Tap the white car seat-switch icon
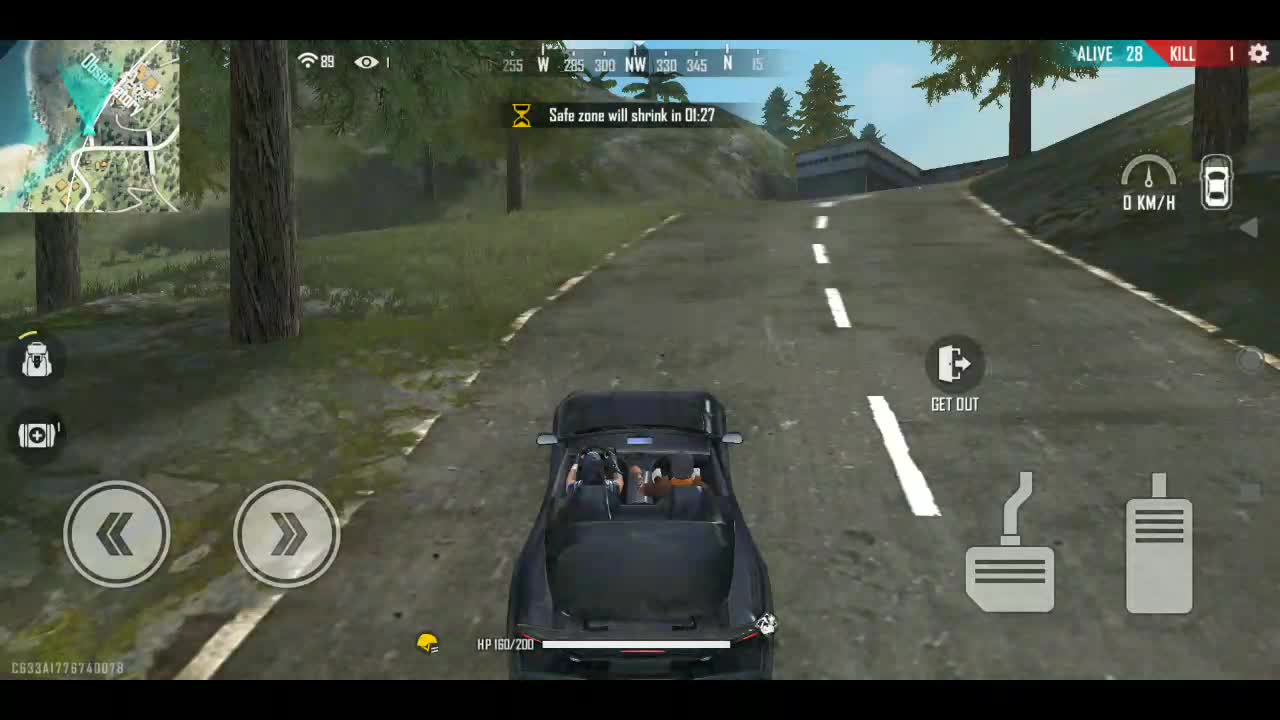 coord(1216,182)
